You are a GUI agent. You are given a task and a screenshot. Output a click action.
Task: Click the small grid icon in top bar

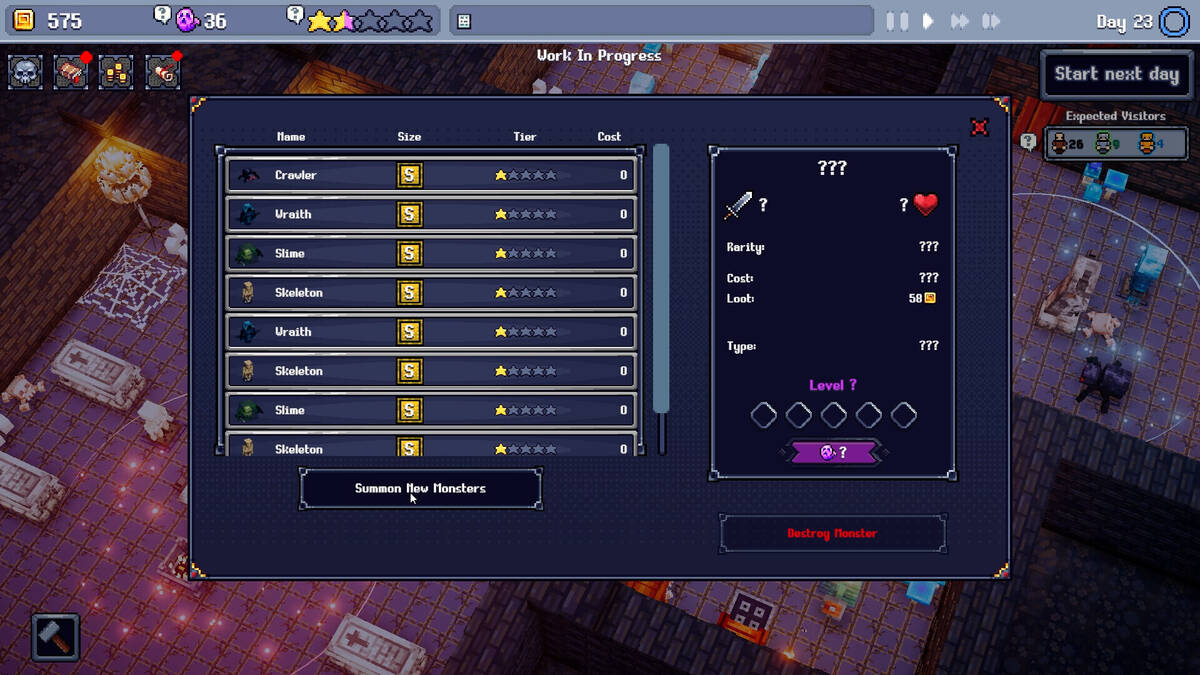pos(464,21)
